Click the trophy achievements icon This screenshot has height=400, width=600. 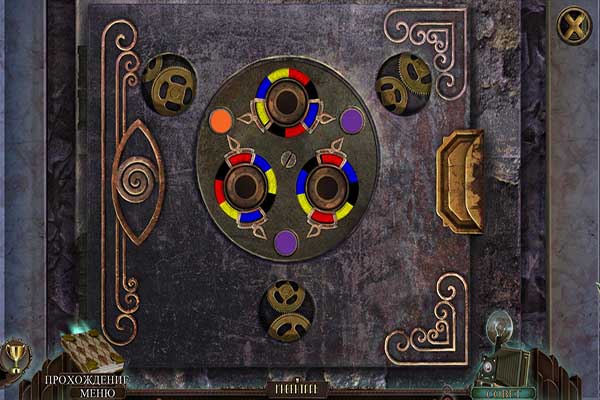[15, 355]
